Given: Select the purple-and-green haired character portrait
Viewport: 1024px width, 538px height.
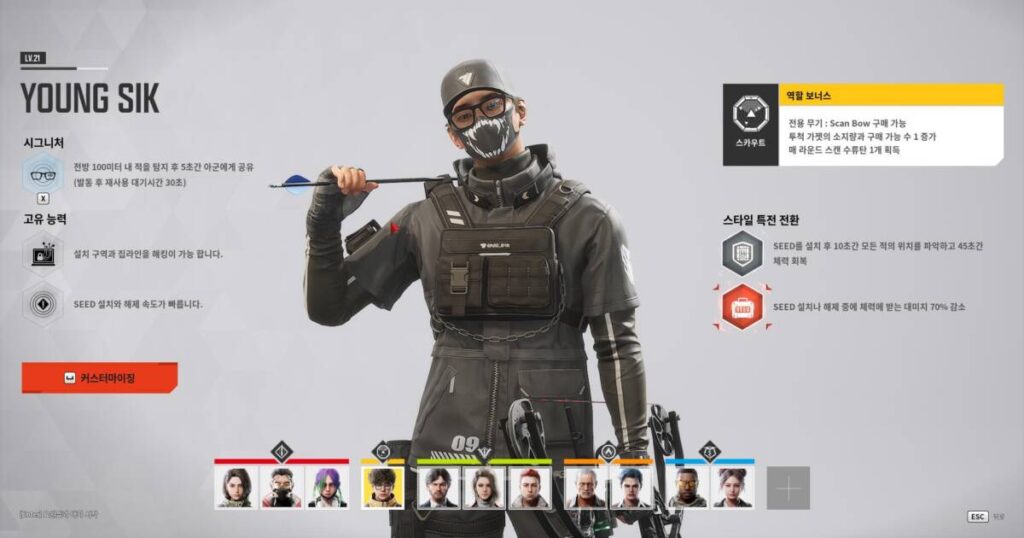Looking at the screenshot, I should coord(327,488).
